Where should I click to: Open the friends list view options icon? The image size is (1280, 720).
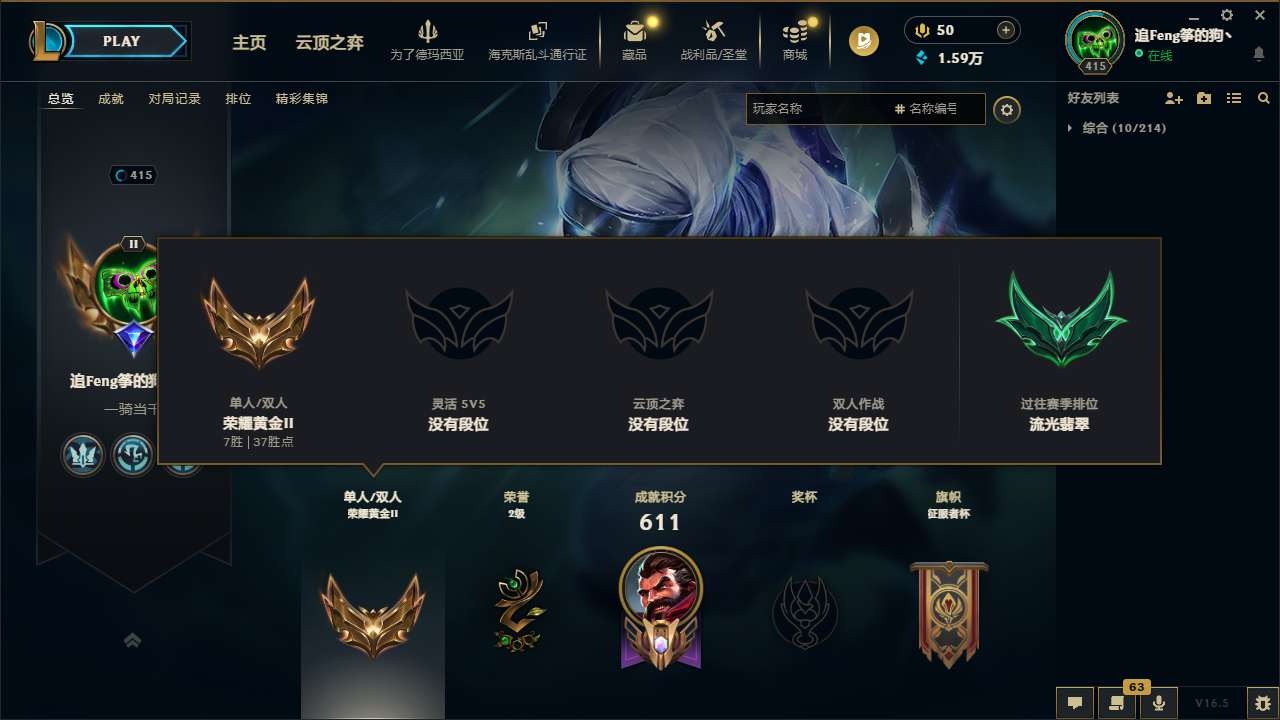[x=1233, y=98]
